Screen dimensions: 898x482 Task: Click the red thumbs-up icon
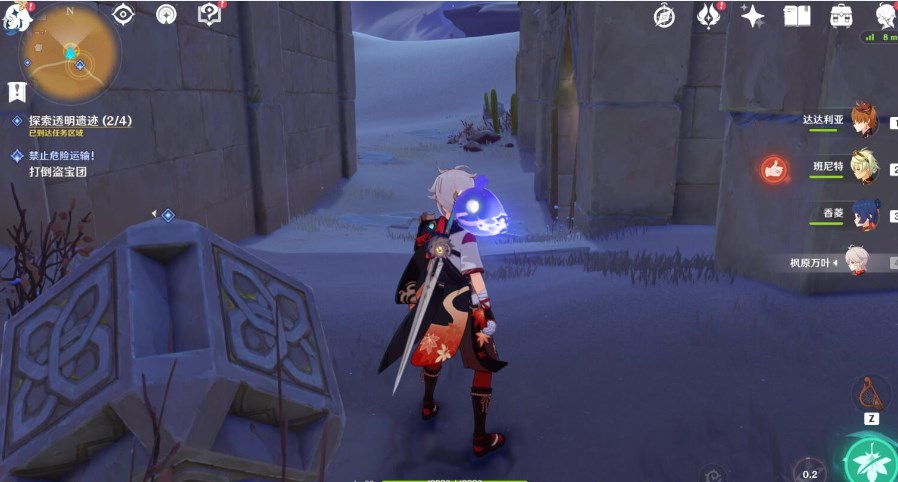coord(773,169)
